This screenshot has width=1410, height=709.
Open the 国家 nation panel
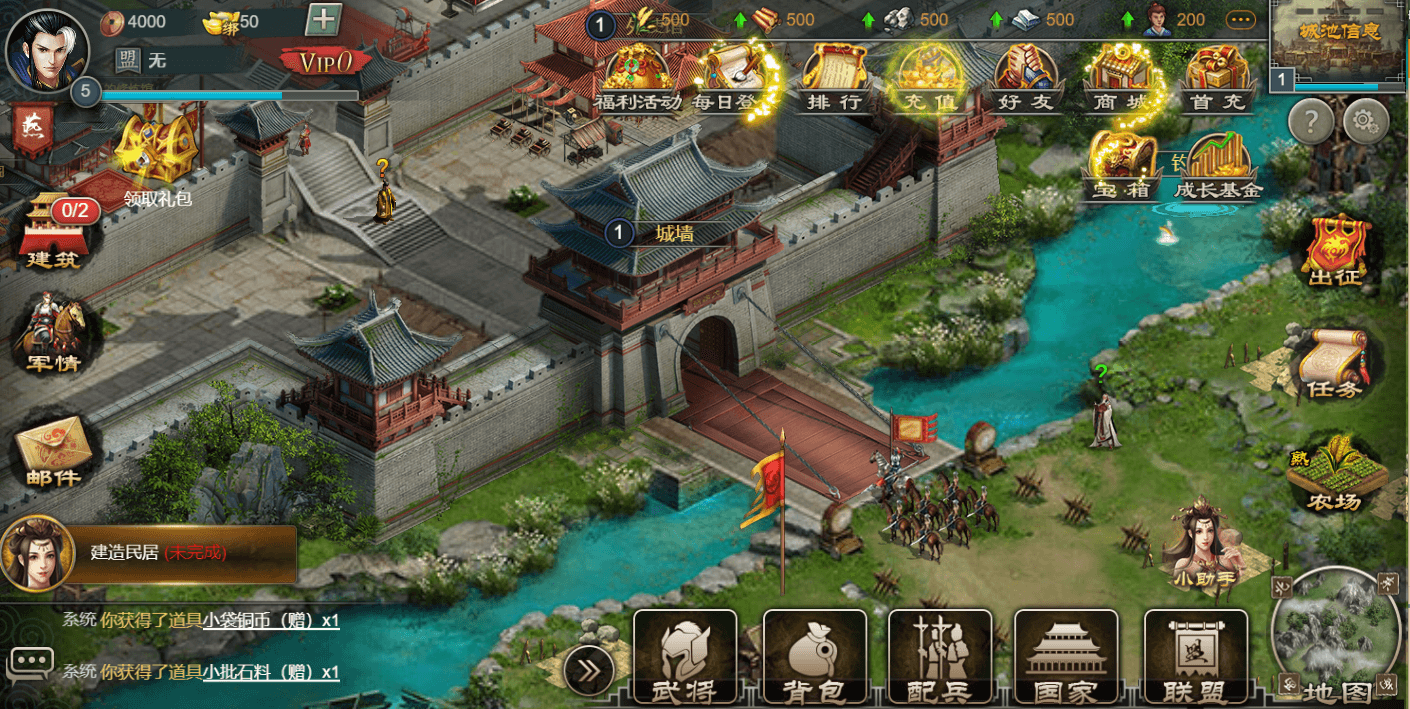1066,655
